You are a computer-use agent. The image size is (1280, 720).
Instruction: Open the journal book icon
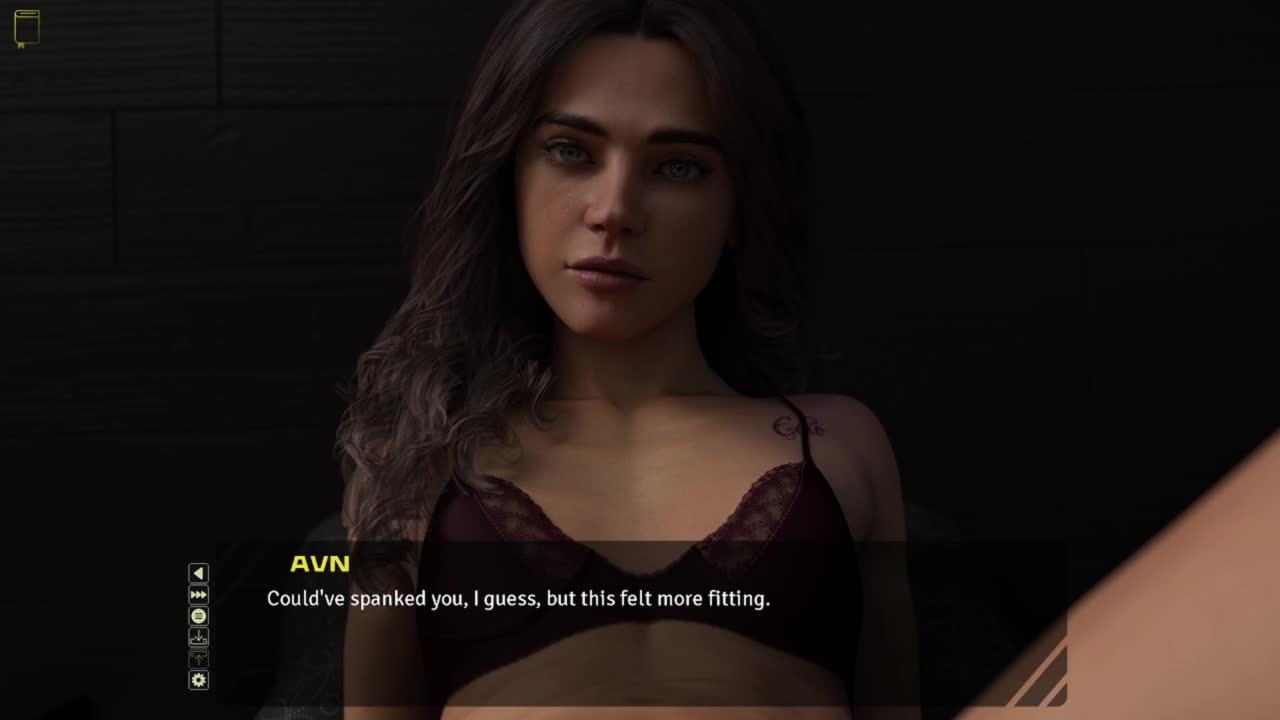pyautogui.click(x=27, y=28)
